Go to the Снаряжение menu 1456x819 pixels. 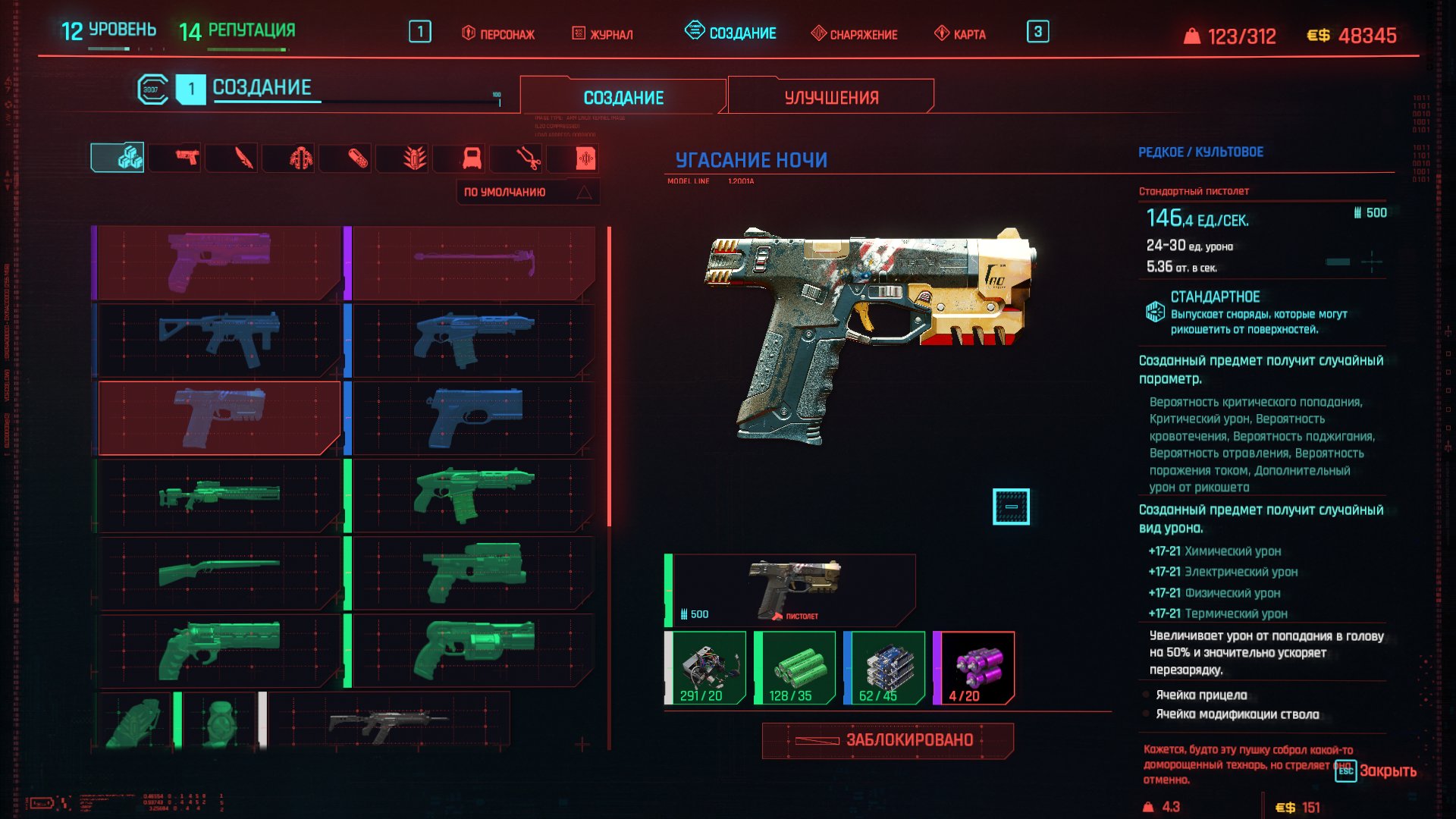[854, 34]
